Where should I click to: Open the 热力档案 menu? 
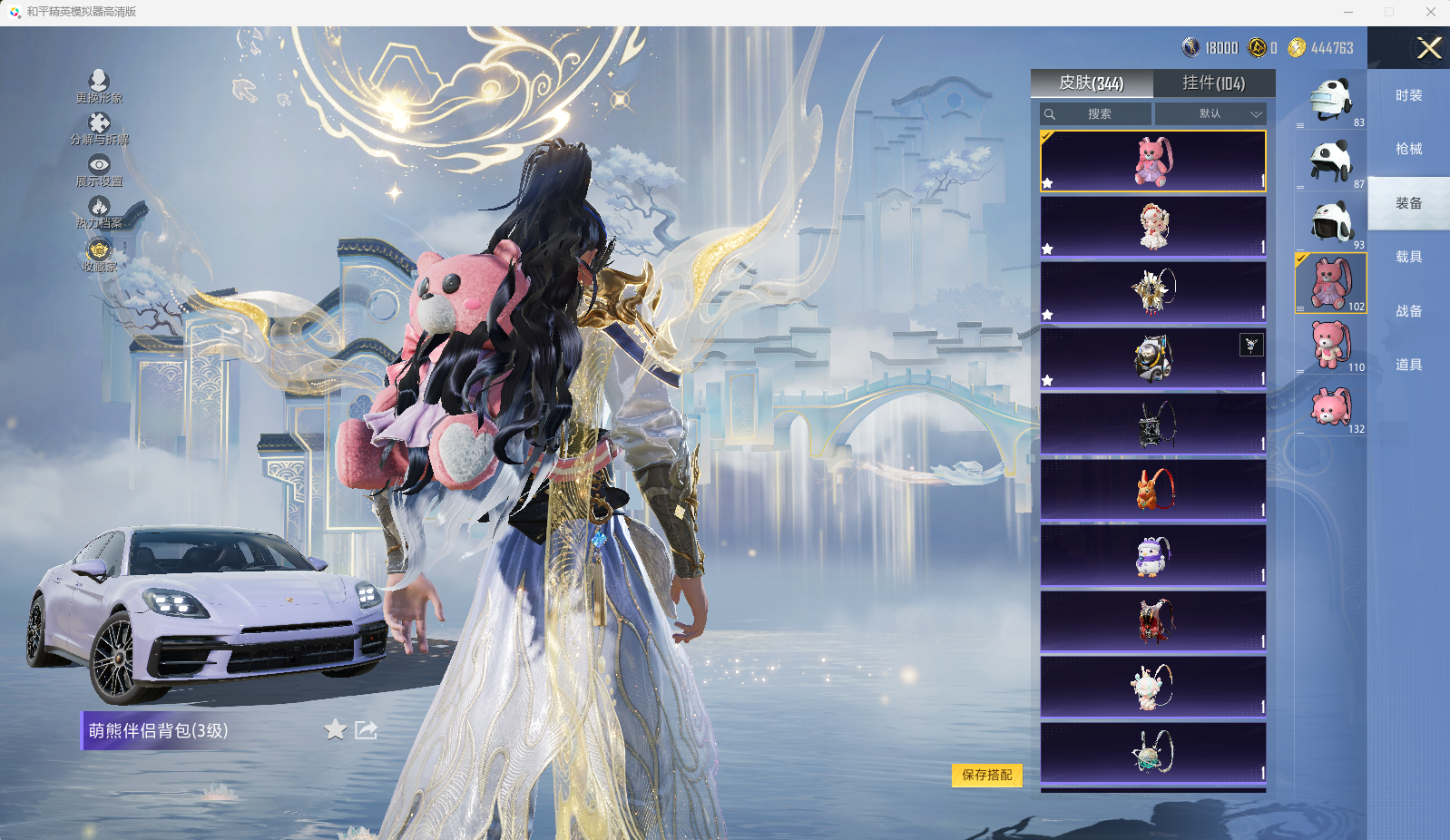tap(99, 212)
